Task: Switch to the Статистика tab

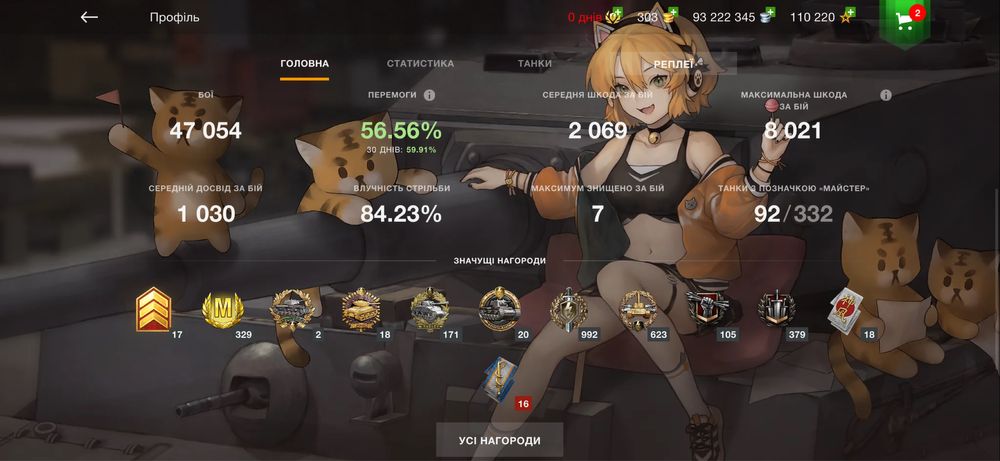Action: pos(420,63)
